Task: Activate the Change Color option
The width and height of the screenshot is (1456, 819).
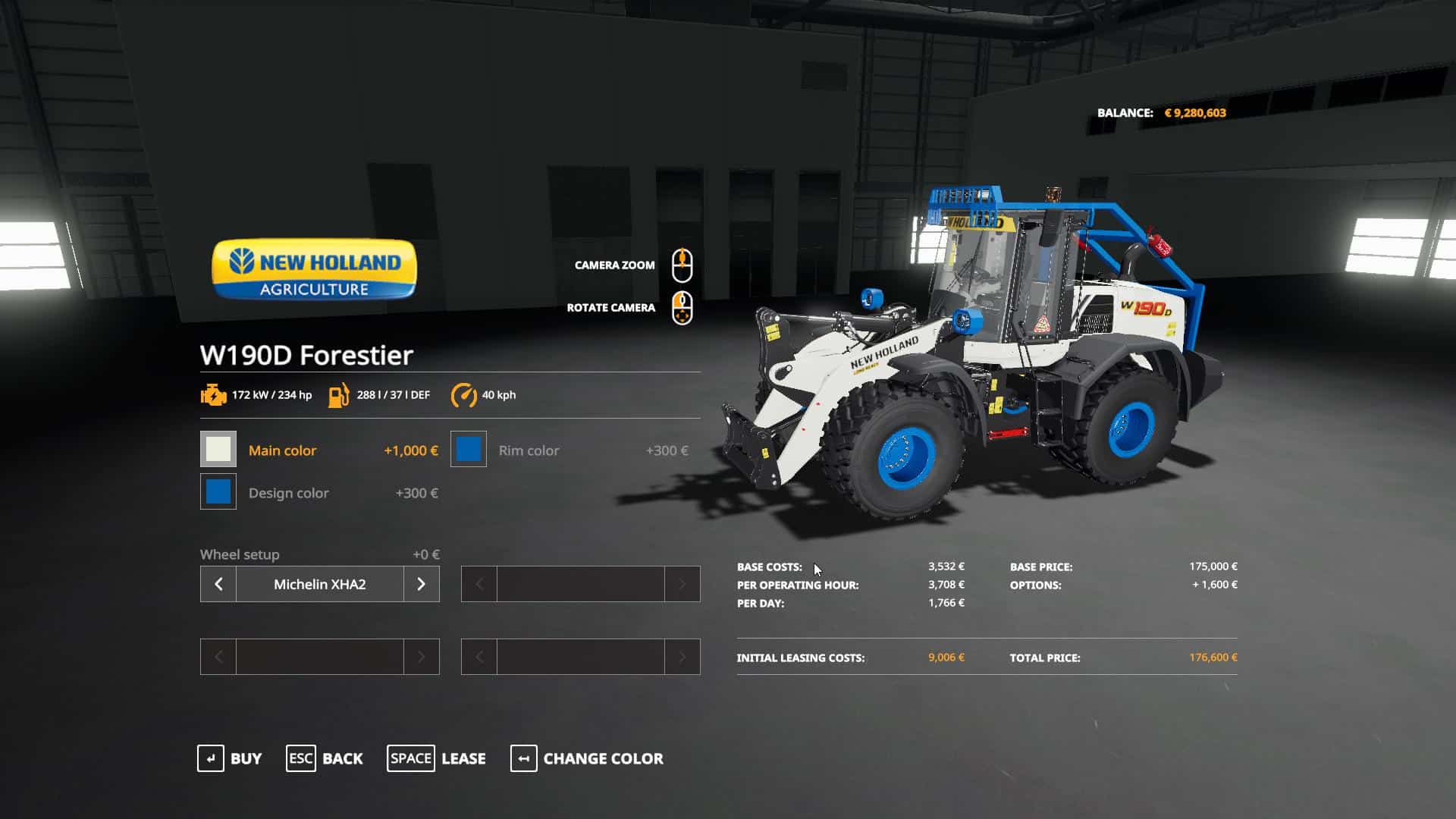Action: pos(587,758)
